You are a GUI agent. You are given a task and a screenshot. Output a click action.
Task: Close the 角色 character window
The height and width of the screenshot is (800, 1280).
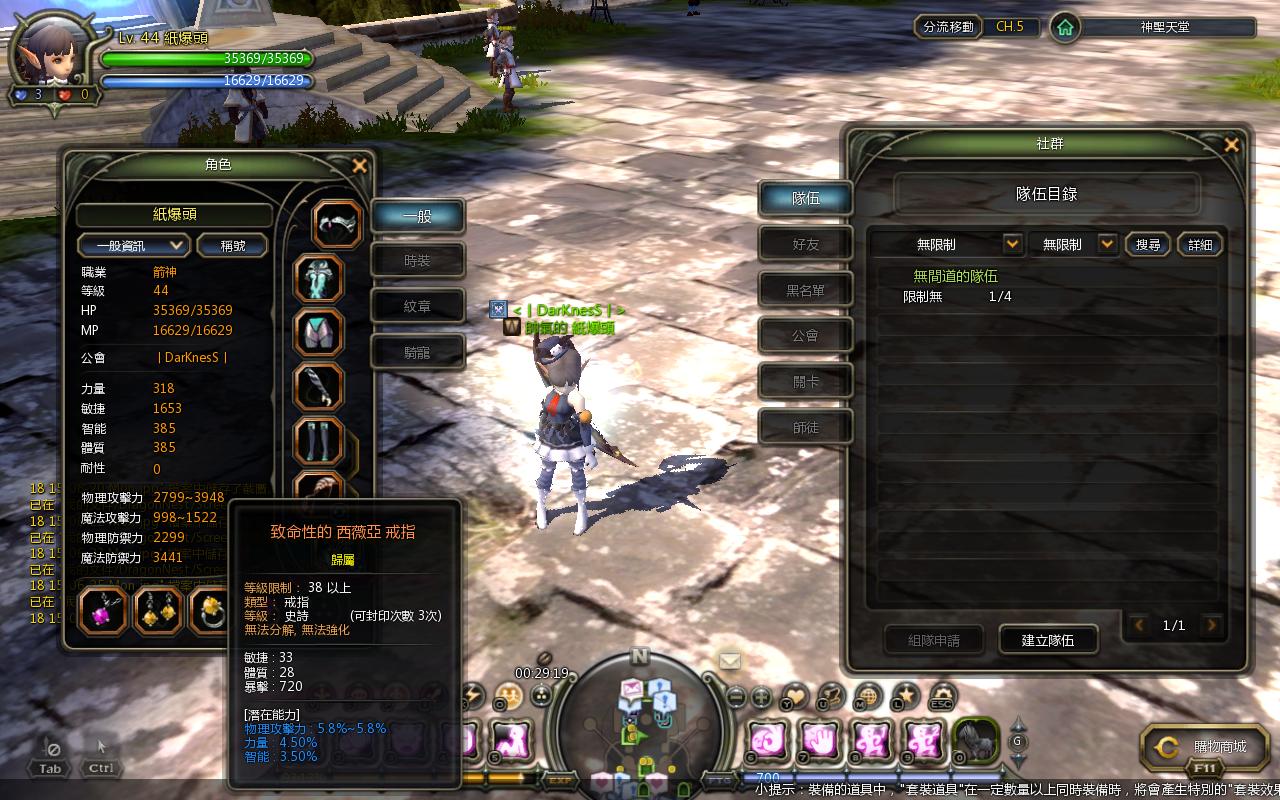(x=360, y=166)
